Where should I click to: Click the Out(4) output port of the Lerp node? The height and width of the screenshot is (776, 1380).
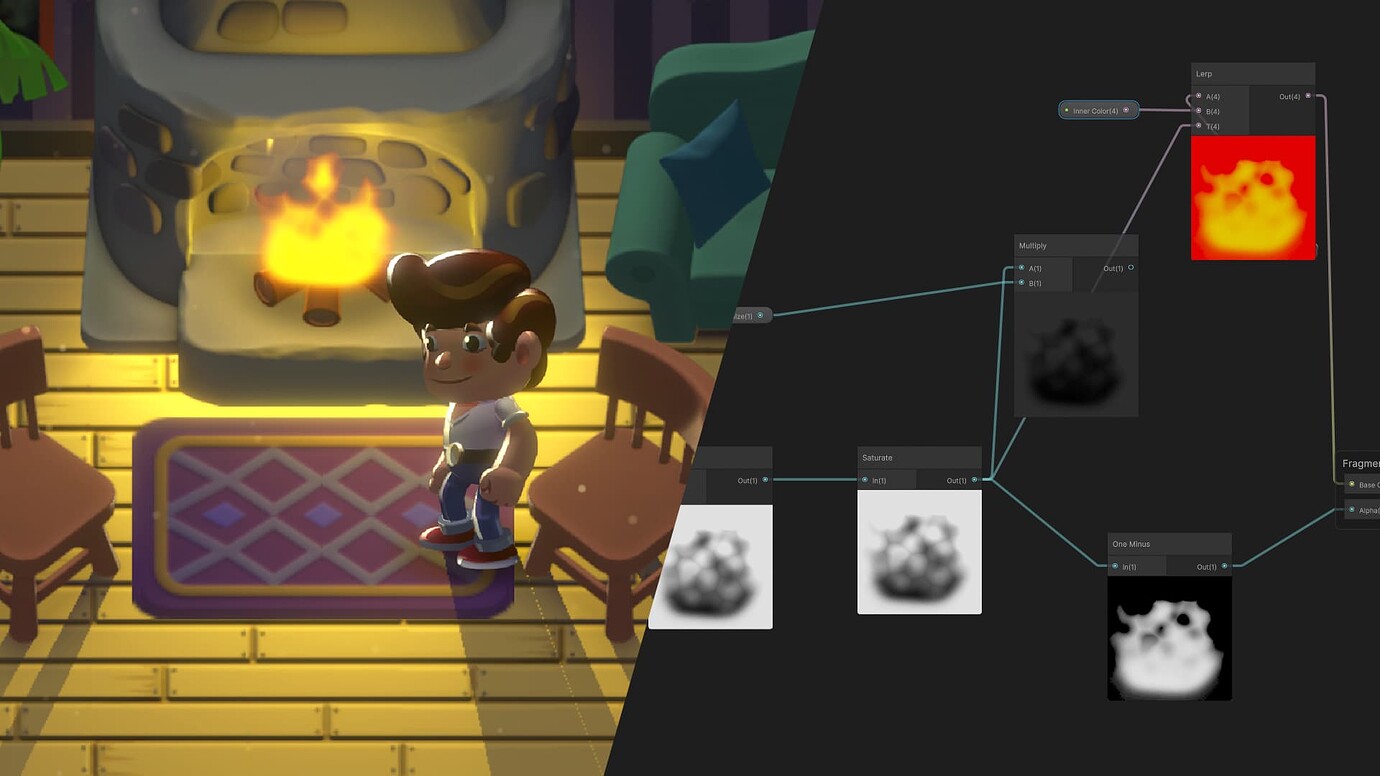1307,96
